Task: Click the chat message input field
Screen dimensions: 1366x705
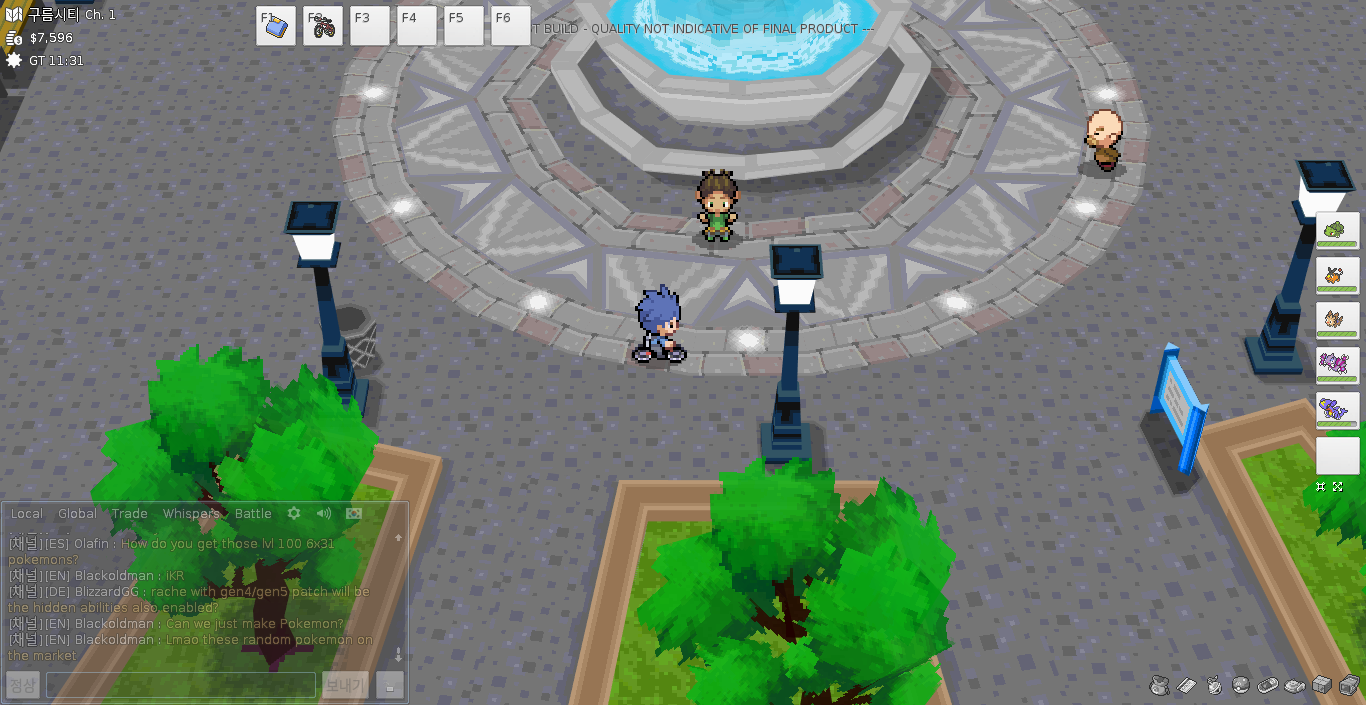Action: click(181, 685)
